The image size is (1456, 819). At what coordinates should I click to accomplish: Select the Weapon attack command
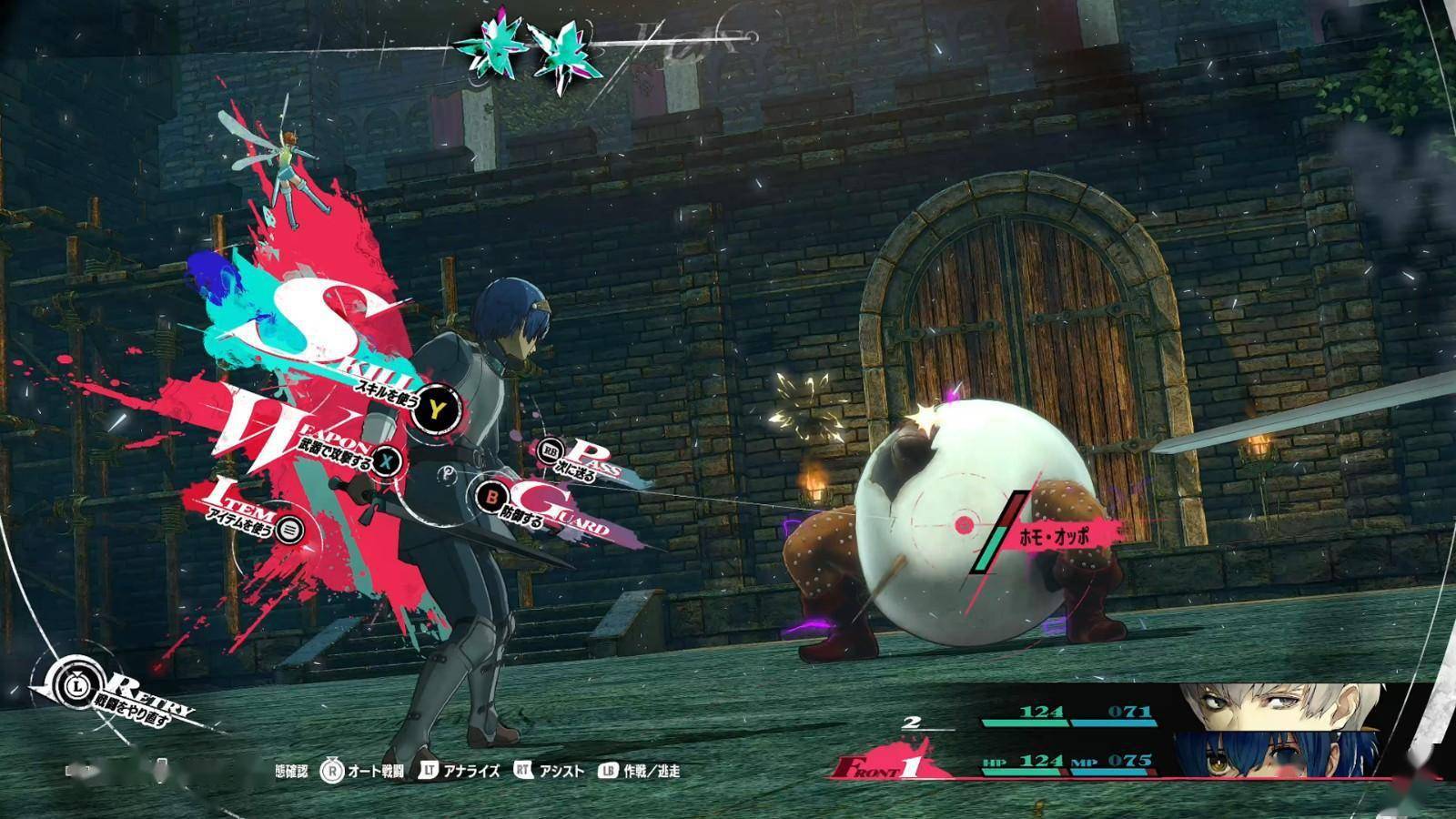pyautogui.click(x=389, y=460)
